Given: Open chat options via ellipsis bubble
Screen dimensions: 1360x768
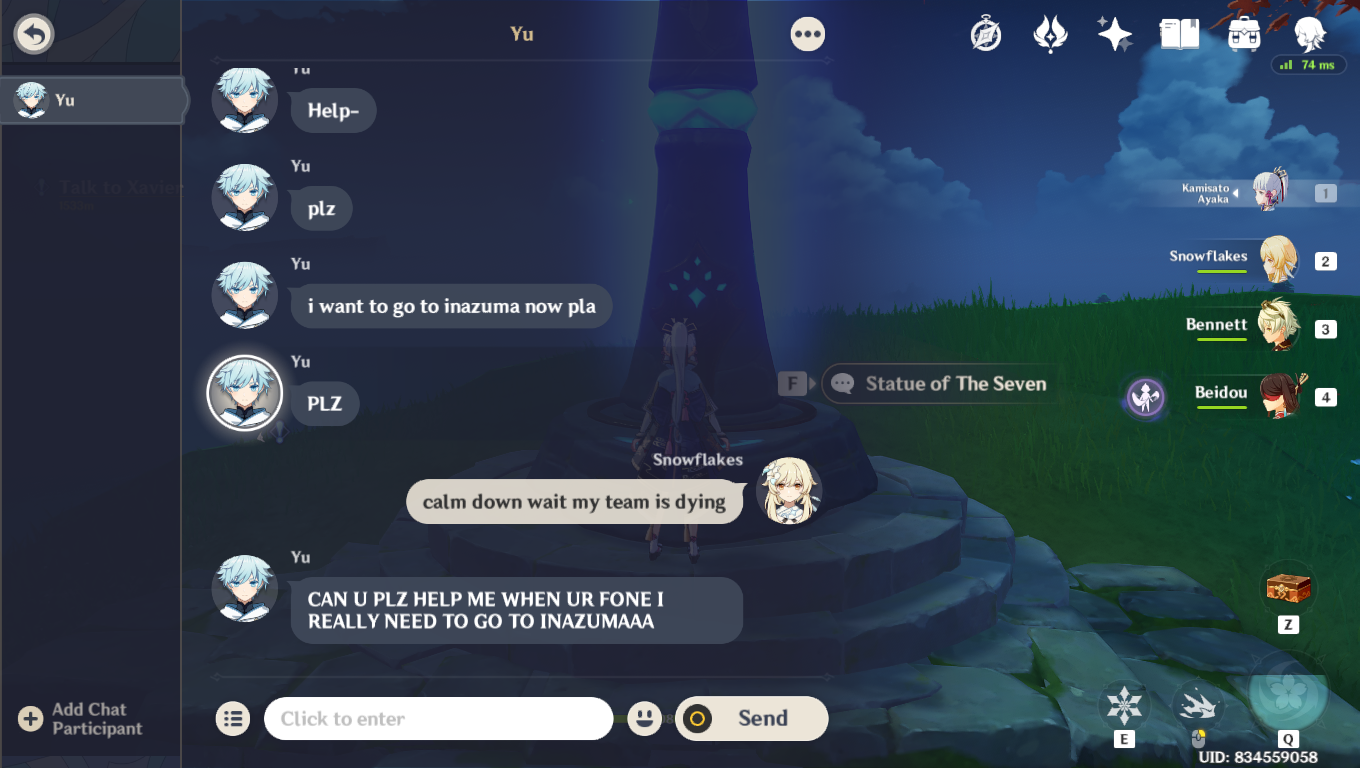Looking at the screenshot, I should tap(807, 33).
